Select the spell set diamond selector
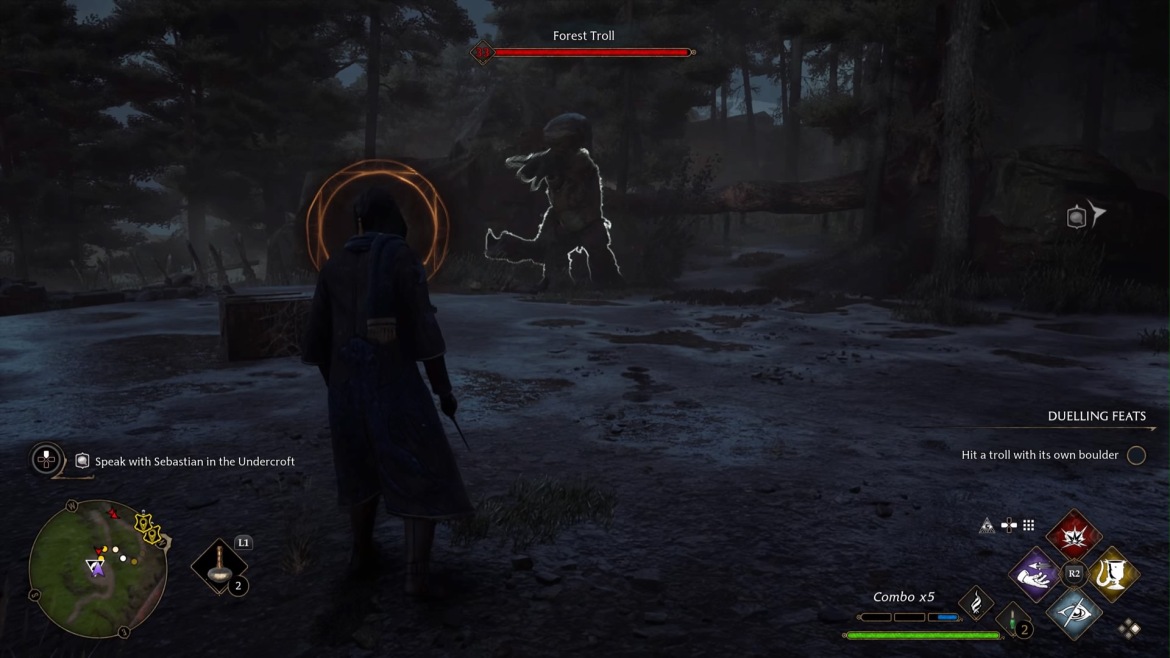Viewport: 1170px width, 658px height. (1129, 628)
